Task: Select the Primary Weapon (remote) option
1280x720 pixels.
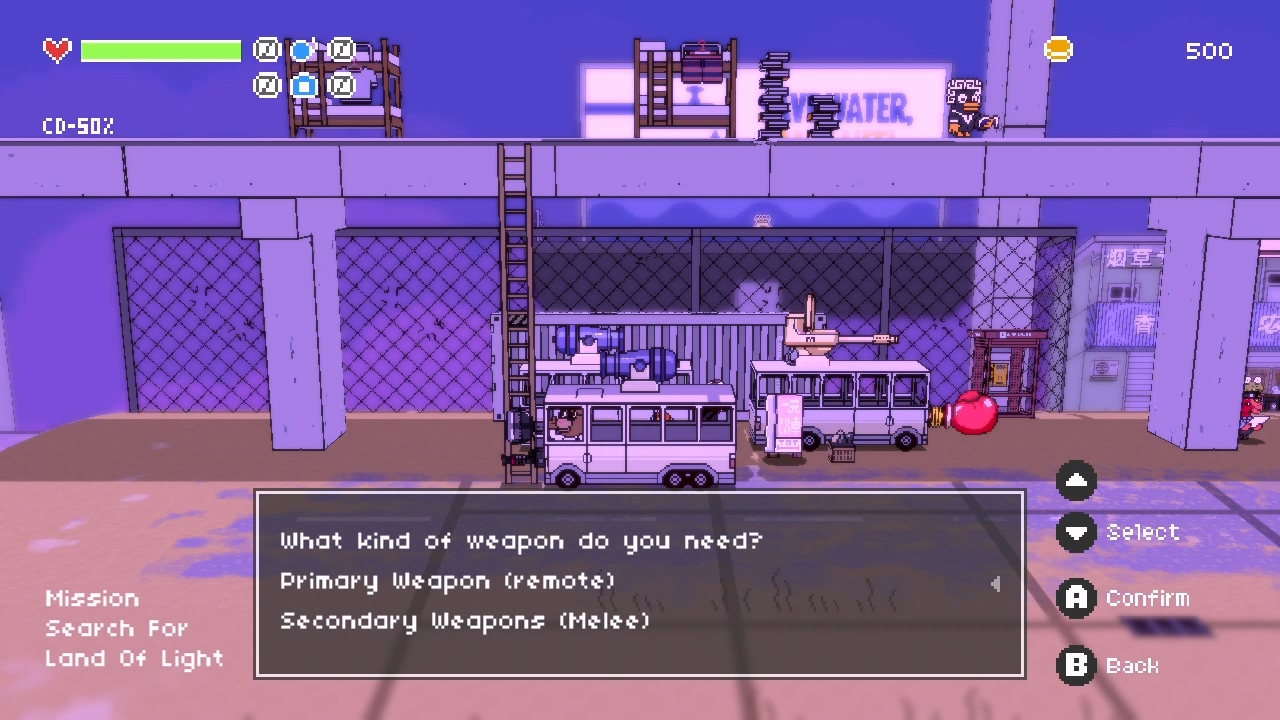Action: click(447, 582)
